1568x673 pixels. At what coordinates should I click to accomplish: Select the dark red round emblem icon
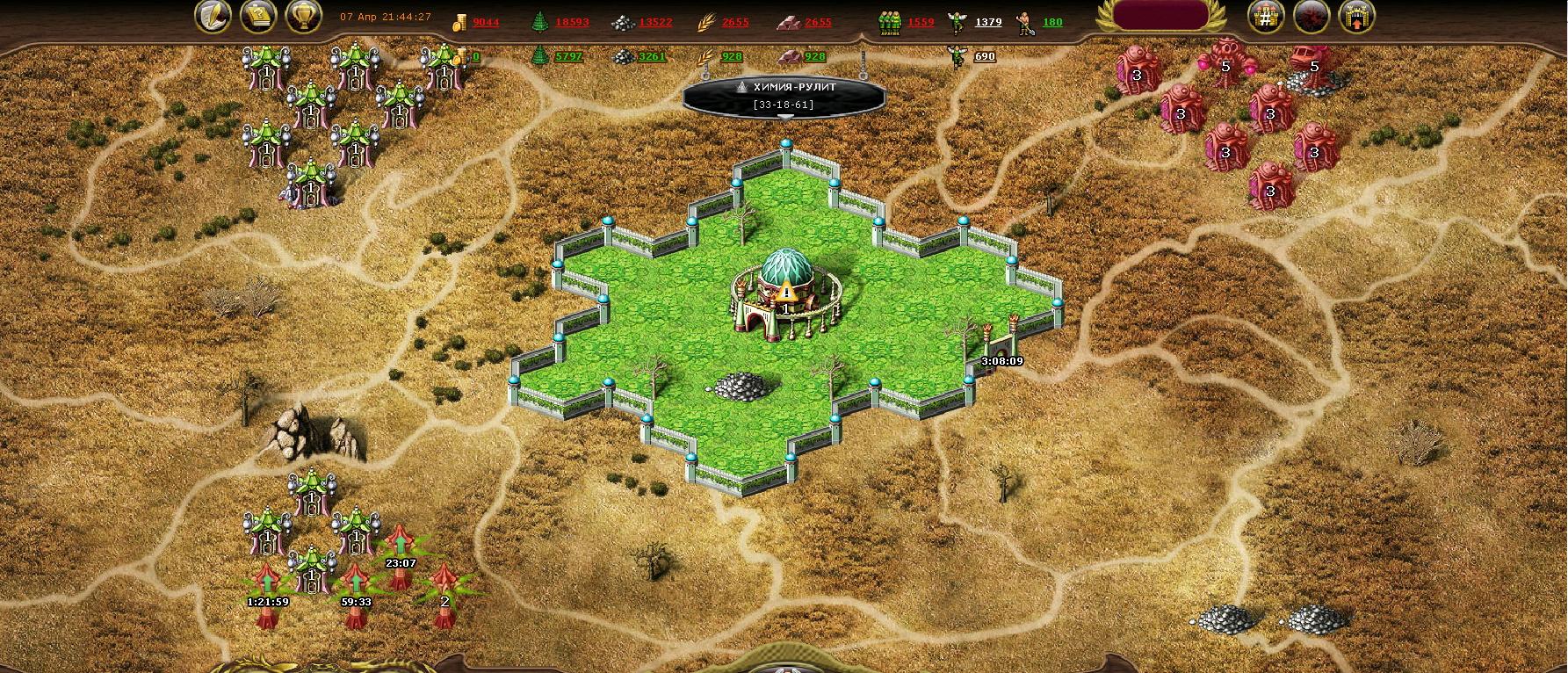point(1311,17)
